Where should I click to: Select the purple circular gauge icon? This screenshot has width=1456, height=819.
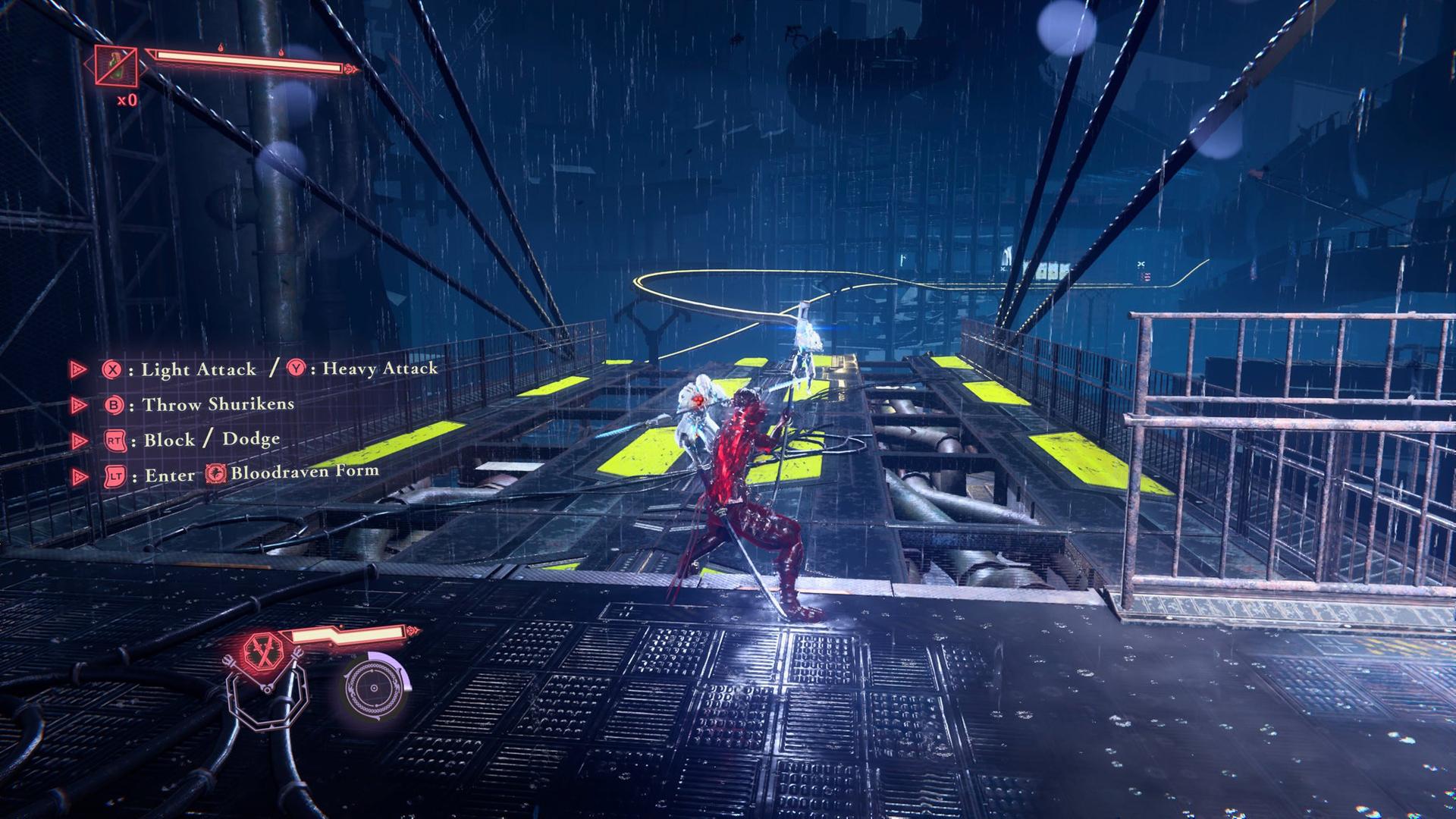coord(375,687)
